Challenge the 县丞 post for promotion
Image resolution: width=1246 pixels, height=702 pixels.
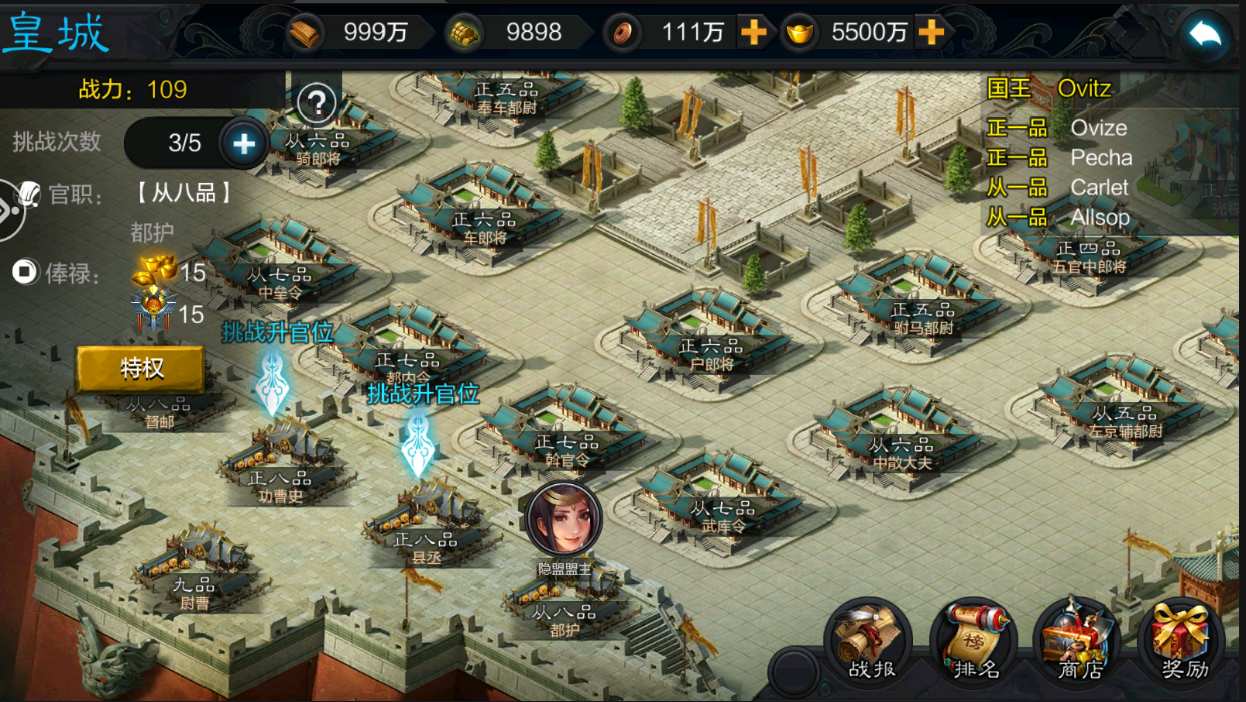pos(417,441)
